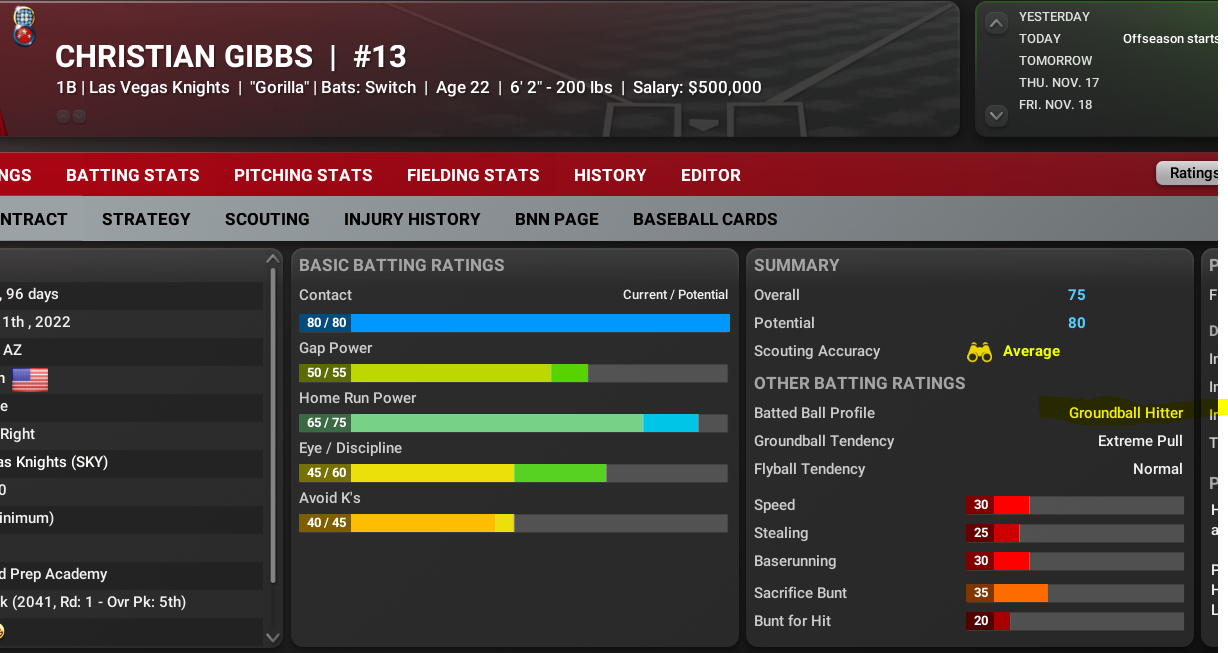Image resolution: width=1228 pixels, height=653 pixels.
Task: Click the Las Vegas Knights team name
Action: point(159,87)
